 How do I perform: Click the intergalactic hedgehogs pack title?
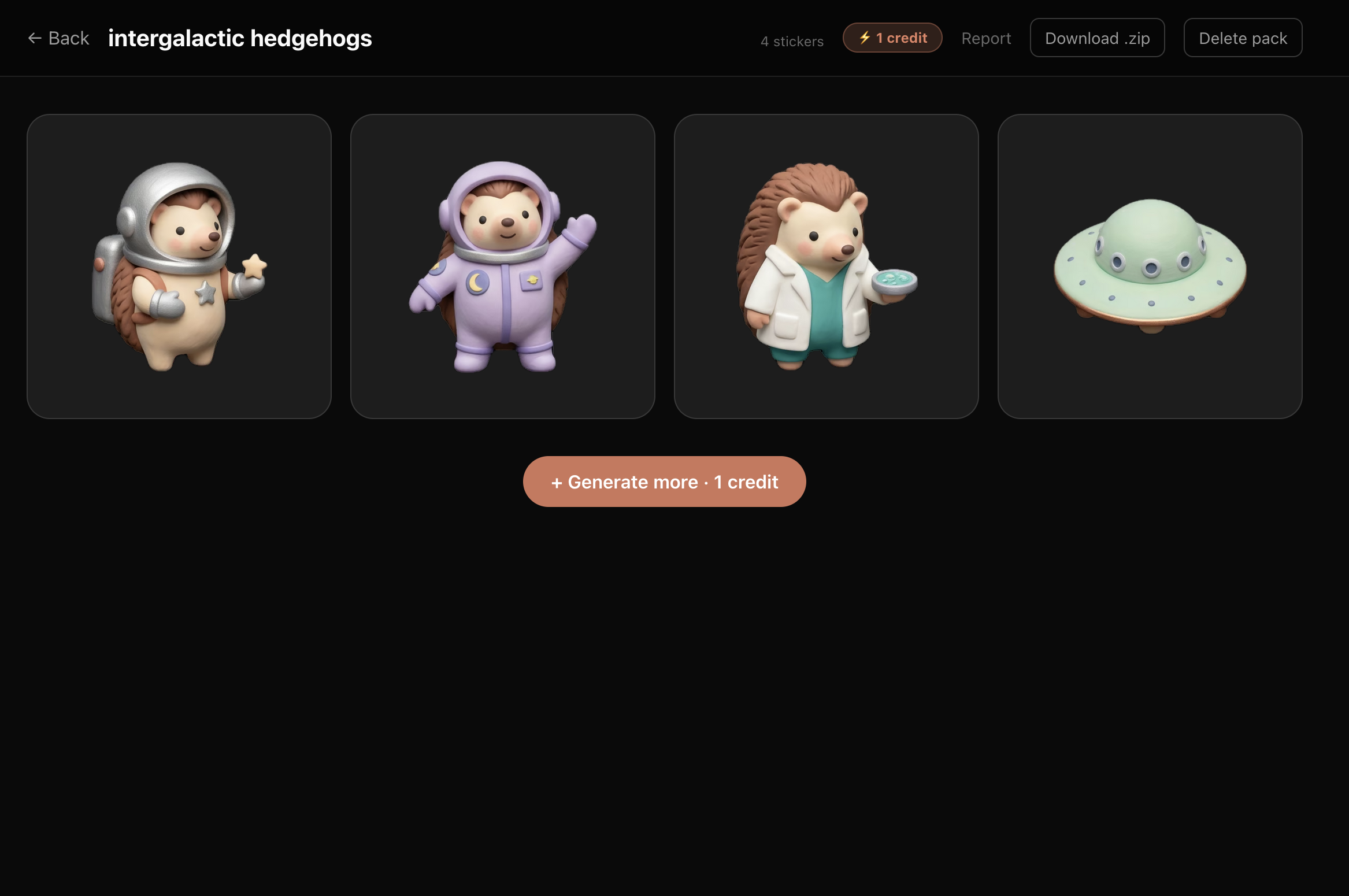[x=240, y=38]
